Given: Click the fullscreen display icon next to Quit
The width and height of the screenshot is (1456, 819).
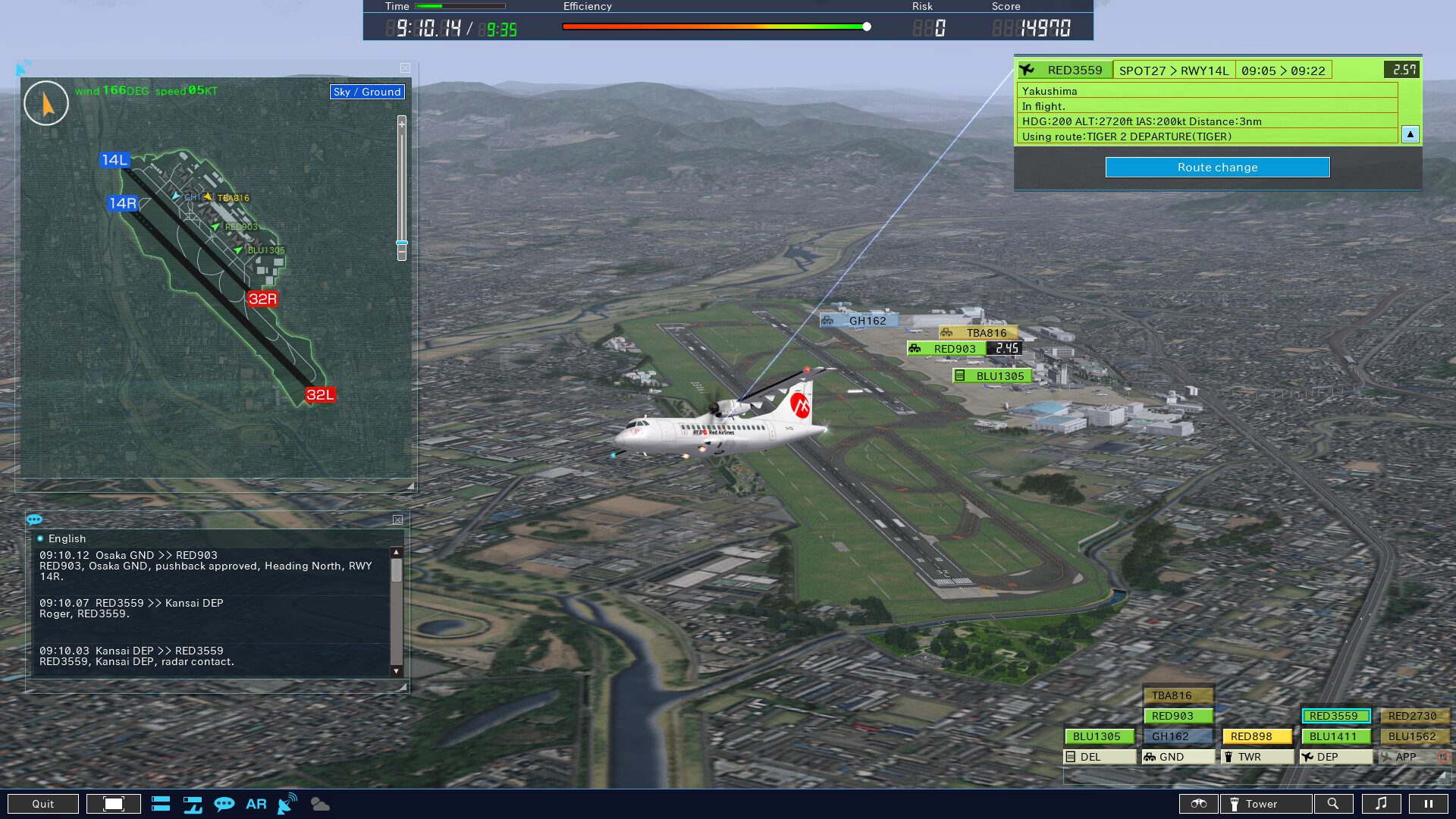Looking at the screenshot, I should click(x=113, y=803).
